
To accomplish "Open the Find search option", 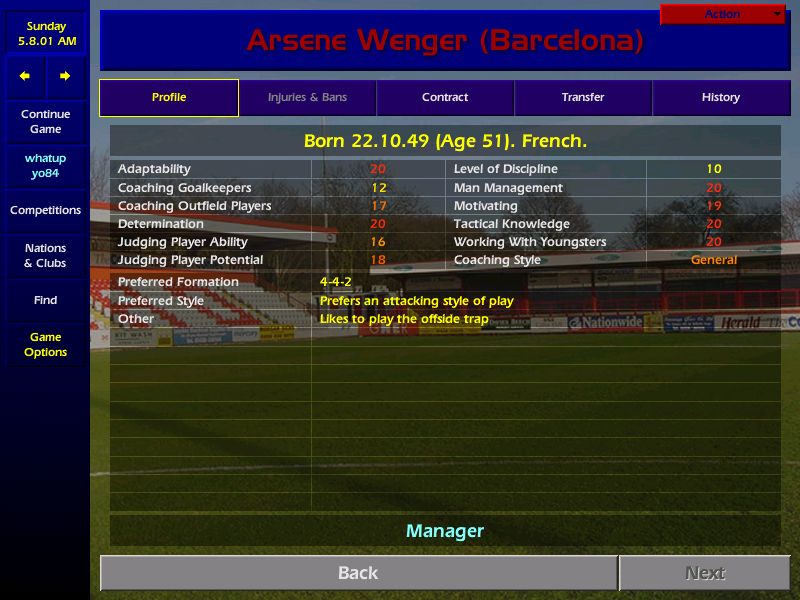I will coord(45,300).
